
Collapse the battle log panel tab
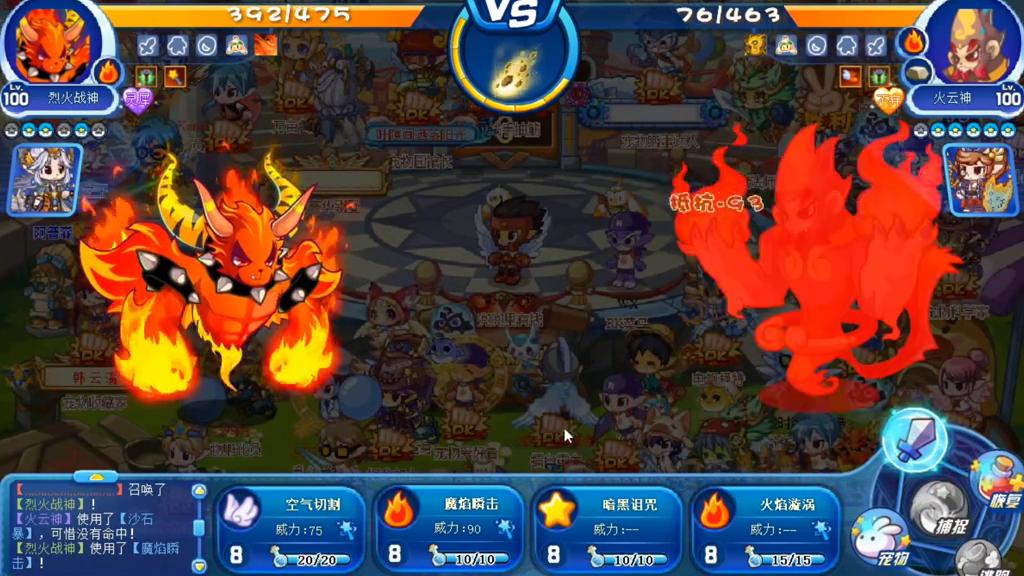(x=96, y=478)
